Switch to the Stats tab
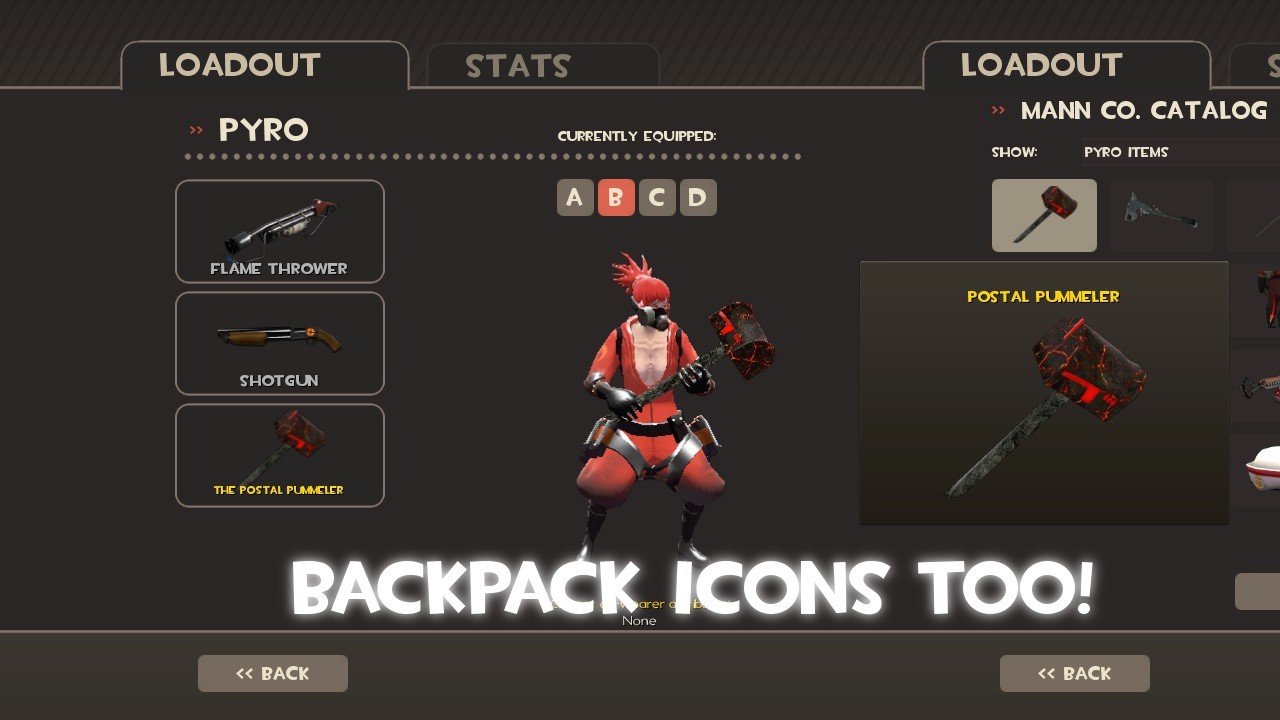The height and width of the screenshot is (720, 1280). coord(519,66)
